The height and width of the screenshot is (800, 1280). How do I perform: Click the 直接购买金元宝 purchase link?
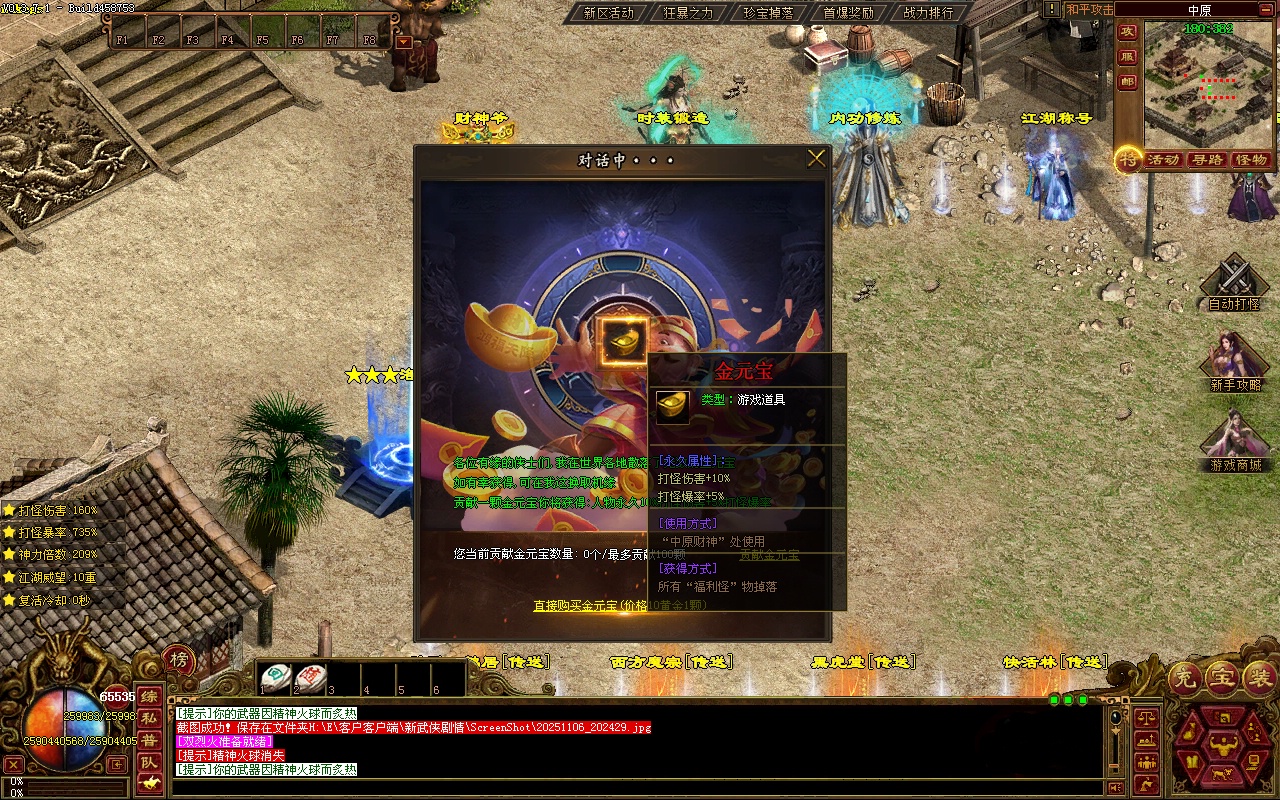pyautogui.click(x=590, y=605)
